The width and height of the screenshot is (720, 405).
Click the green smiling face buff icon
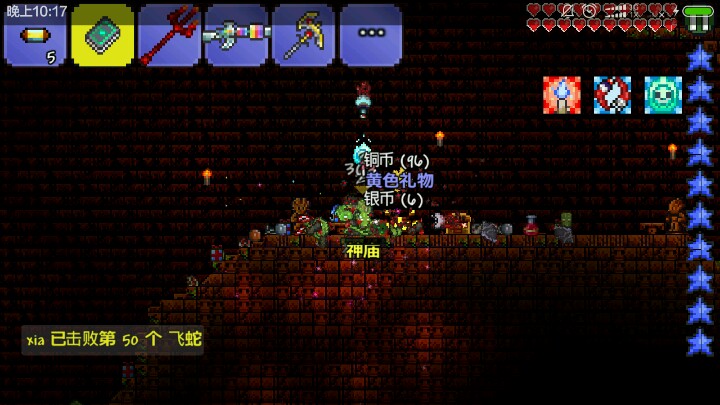tap(662, 94)
